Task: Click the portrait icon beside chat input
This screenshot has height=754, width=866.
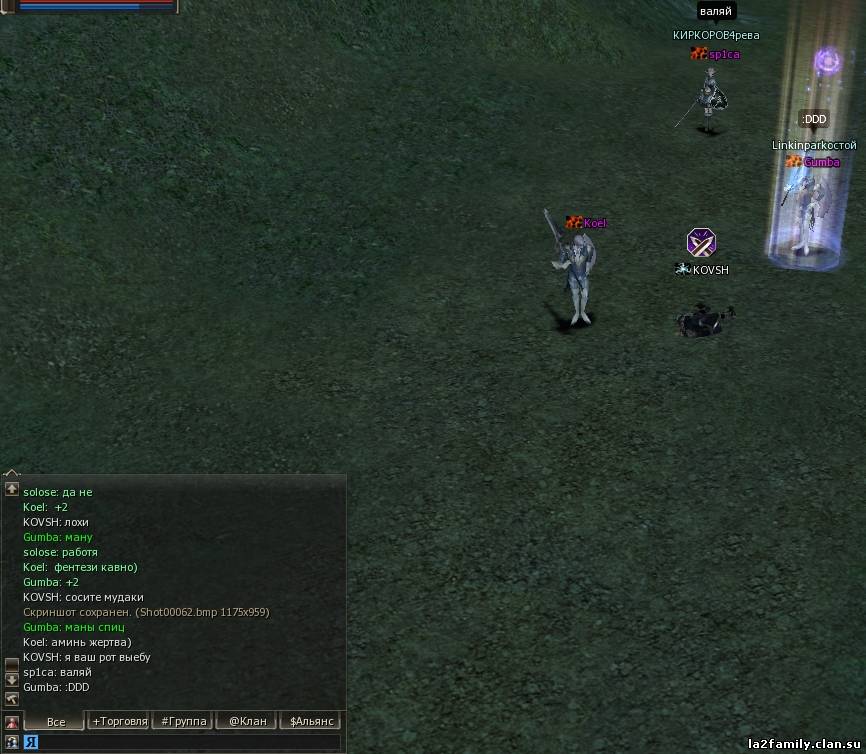Action: click(x=12, y=743)
